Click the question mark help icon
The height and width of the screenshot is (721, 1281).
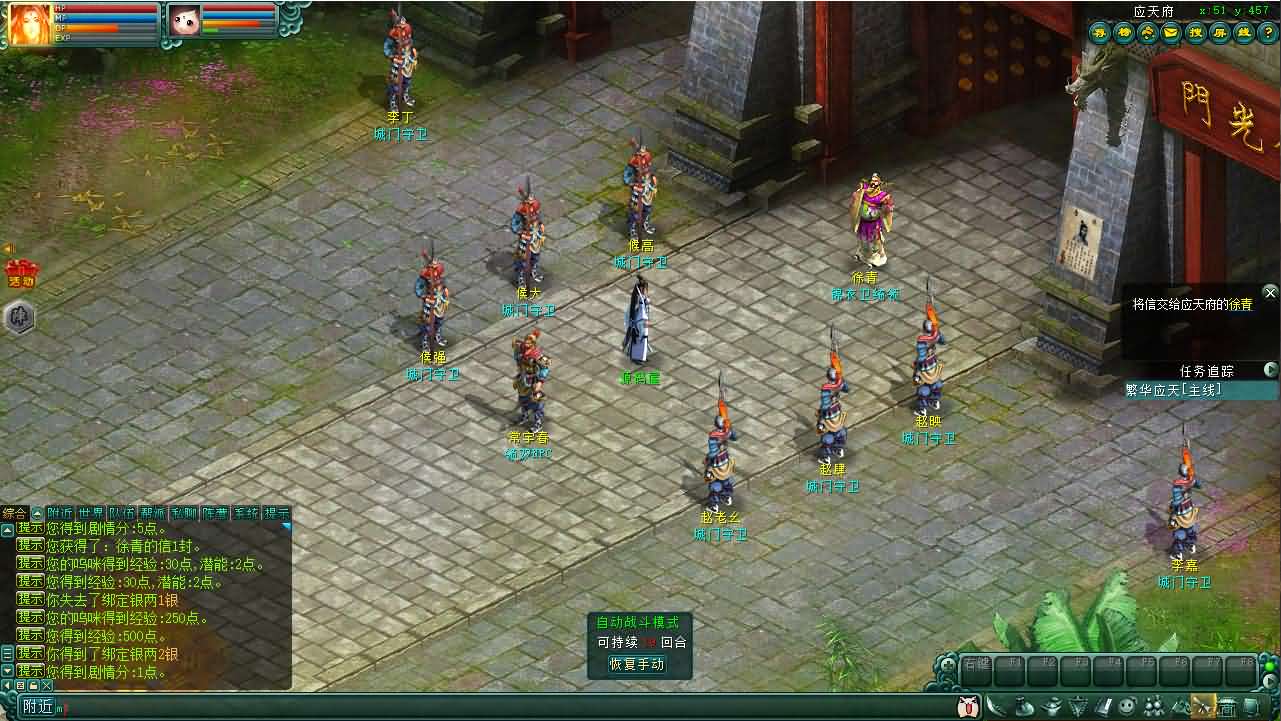coord(1268,32)
